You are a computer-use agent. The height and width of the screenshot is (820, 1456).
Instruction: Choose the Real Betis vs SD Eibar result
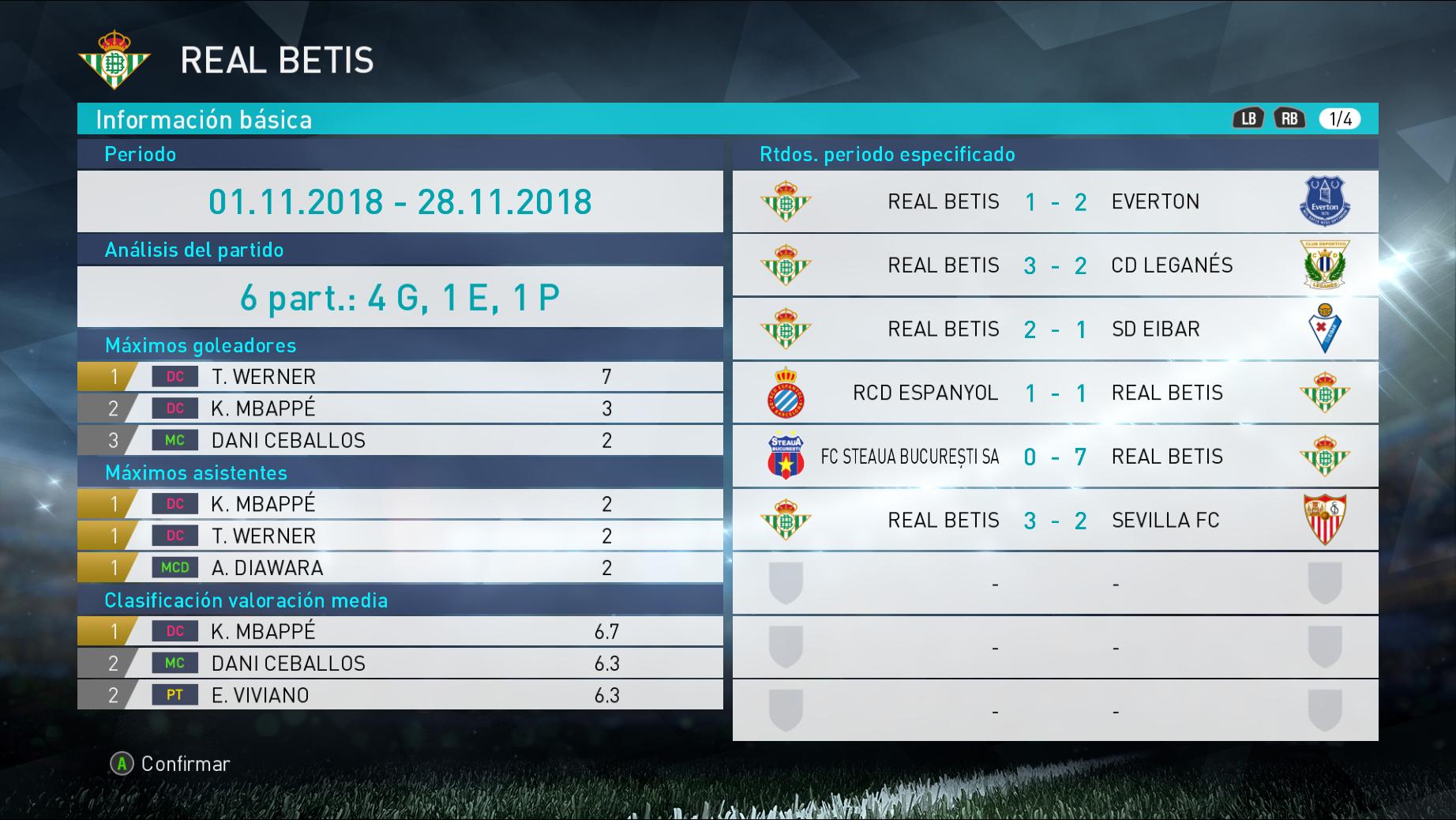[1055, 329]
